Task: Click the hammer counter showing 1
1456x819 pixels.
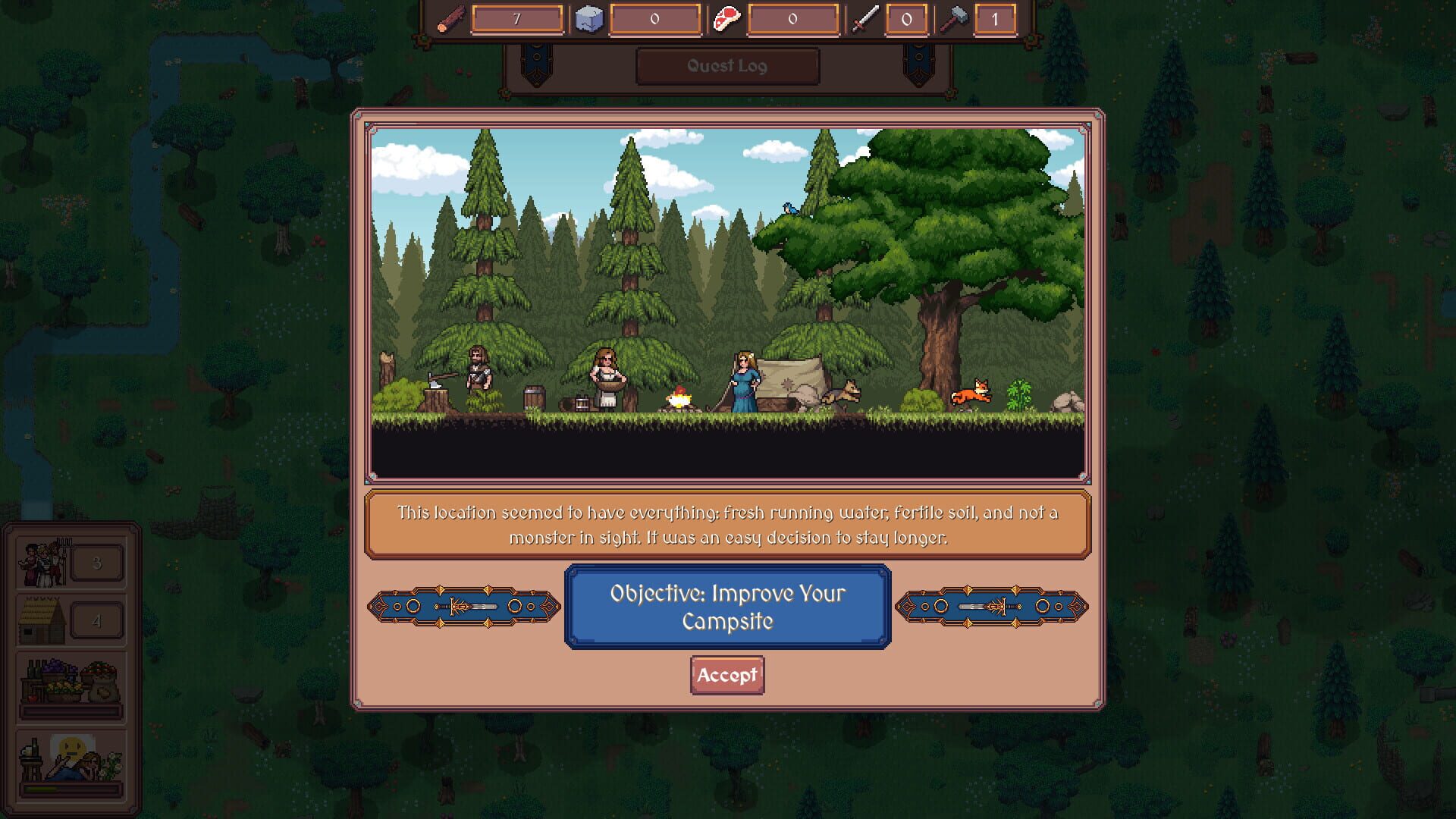Action: tap(996, 18)
